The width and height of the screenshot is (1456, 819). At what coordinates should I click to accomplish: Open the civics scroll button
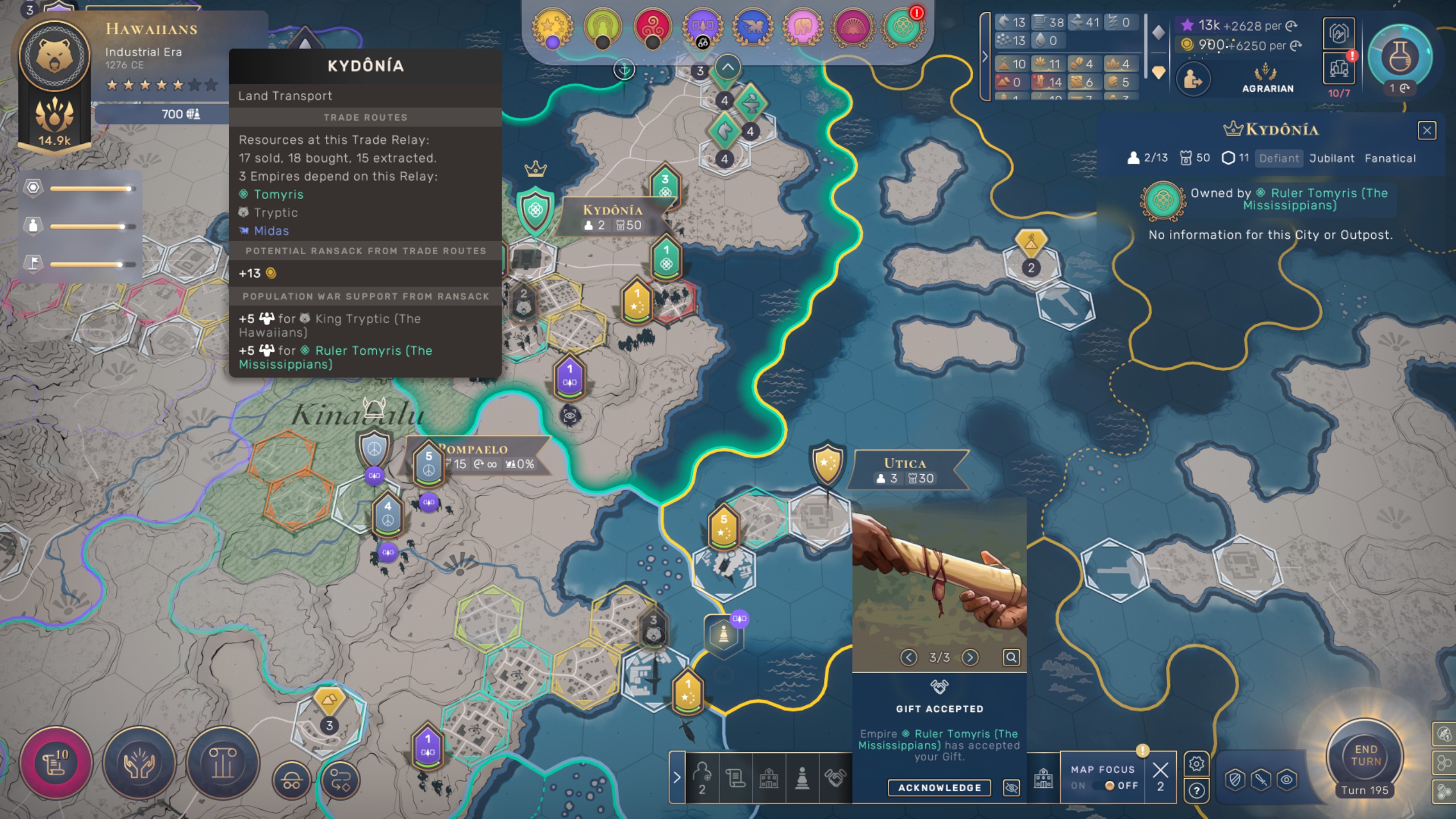click(55, 763)
